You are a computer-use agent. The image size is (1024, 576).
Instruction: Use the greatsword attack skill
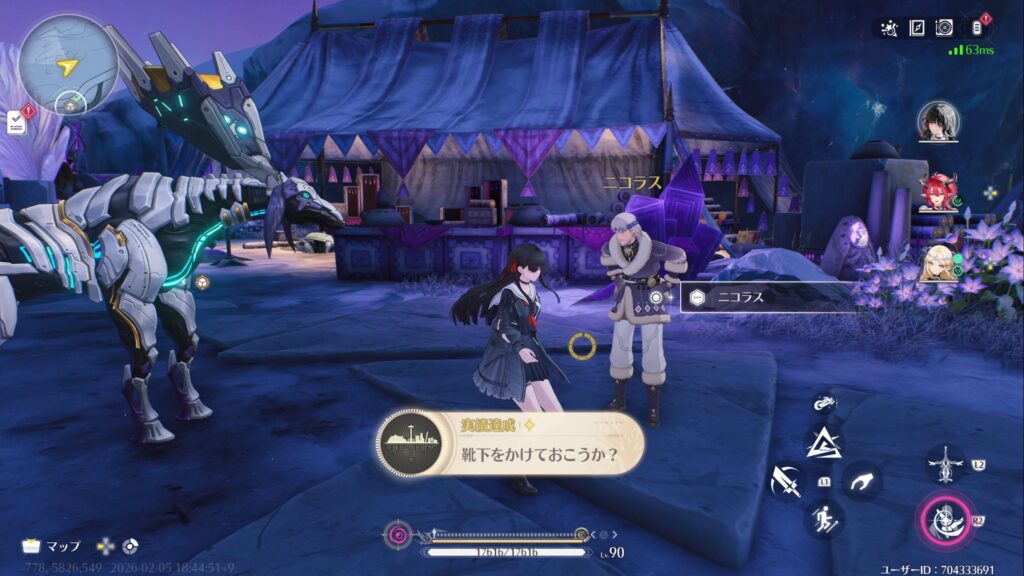pos(787,481)
